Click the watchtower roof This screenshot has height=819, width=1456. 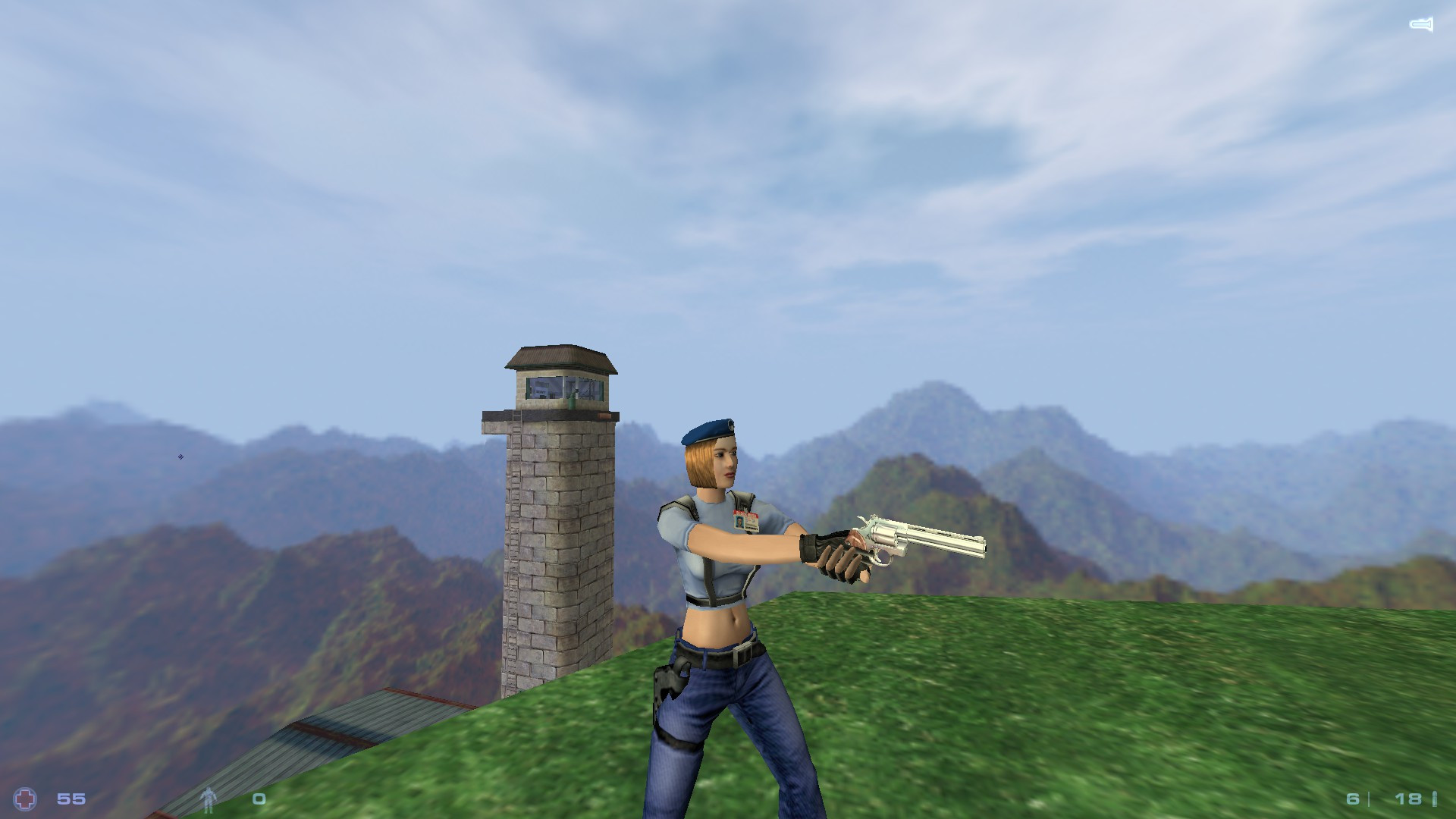(x=561, y=356)
